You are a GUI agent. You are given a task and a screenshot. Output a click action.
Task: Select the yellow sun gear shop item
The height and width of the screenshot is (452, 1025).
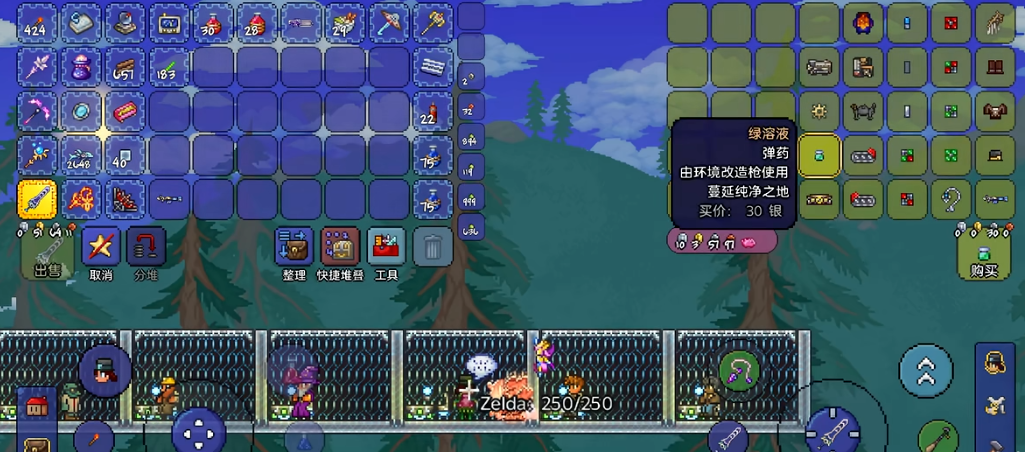tap(819, 111)
